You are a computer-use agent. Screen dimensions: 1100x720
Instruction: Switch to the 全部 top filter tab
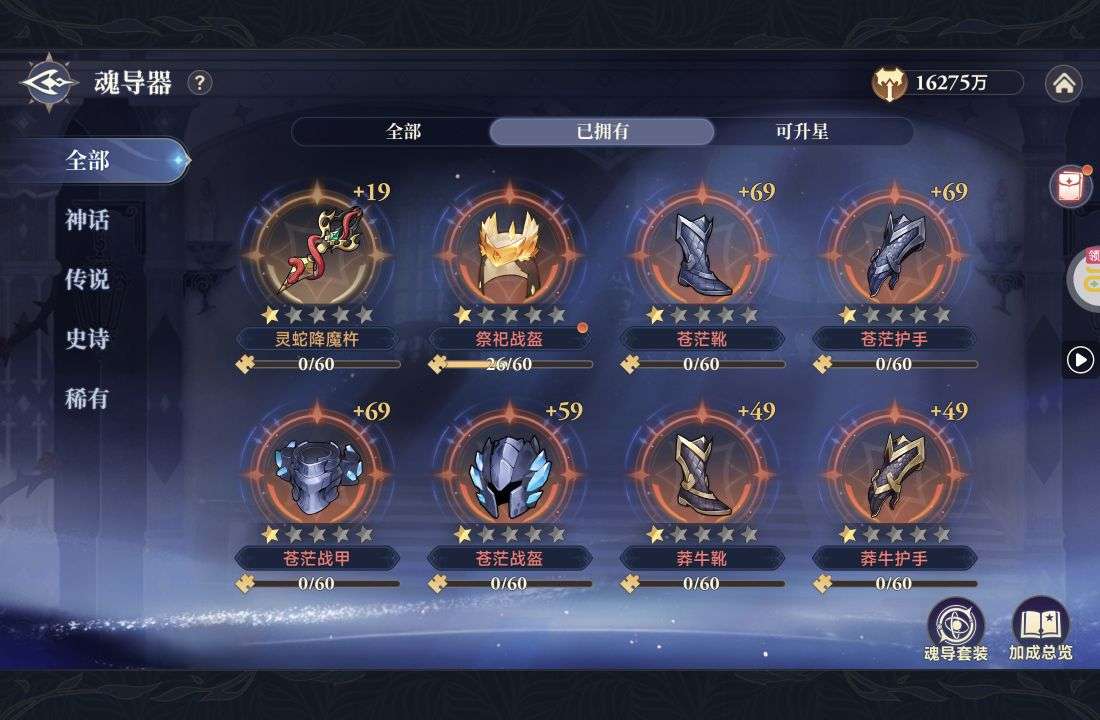point(403,132)
